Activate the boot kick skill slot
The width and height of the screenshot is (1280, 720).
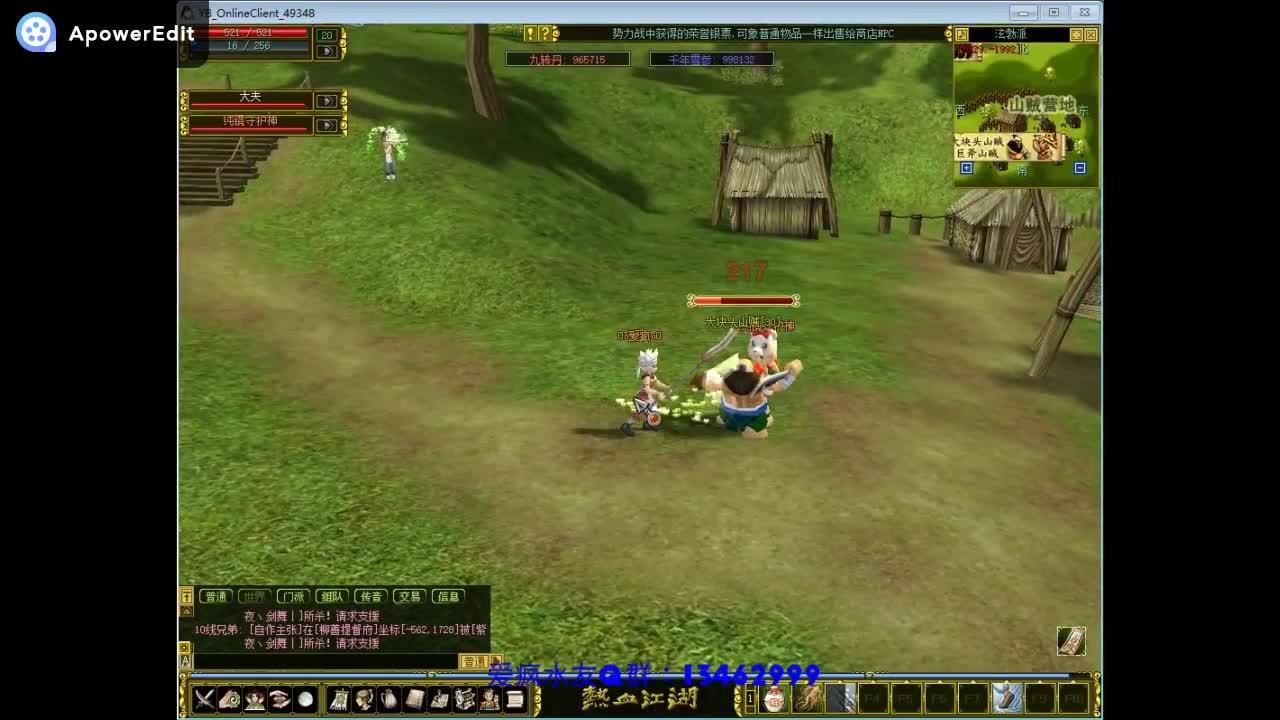[1007, 697]
